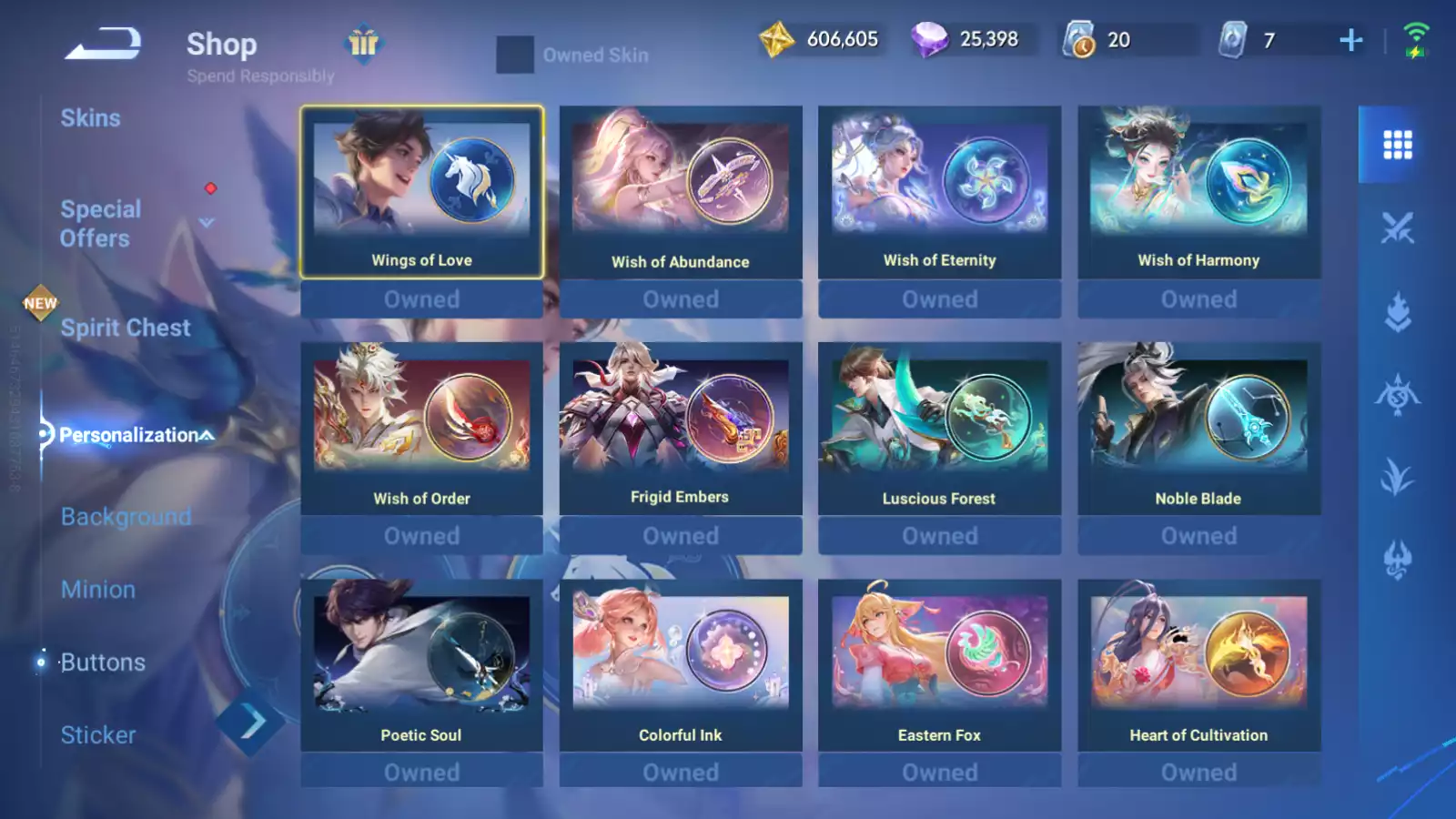The height and width of the screenshot is (819, 1456).
Task: Click the blue diamond next-page arrow
Action: tap(251, 723)
